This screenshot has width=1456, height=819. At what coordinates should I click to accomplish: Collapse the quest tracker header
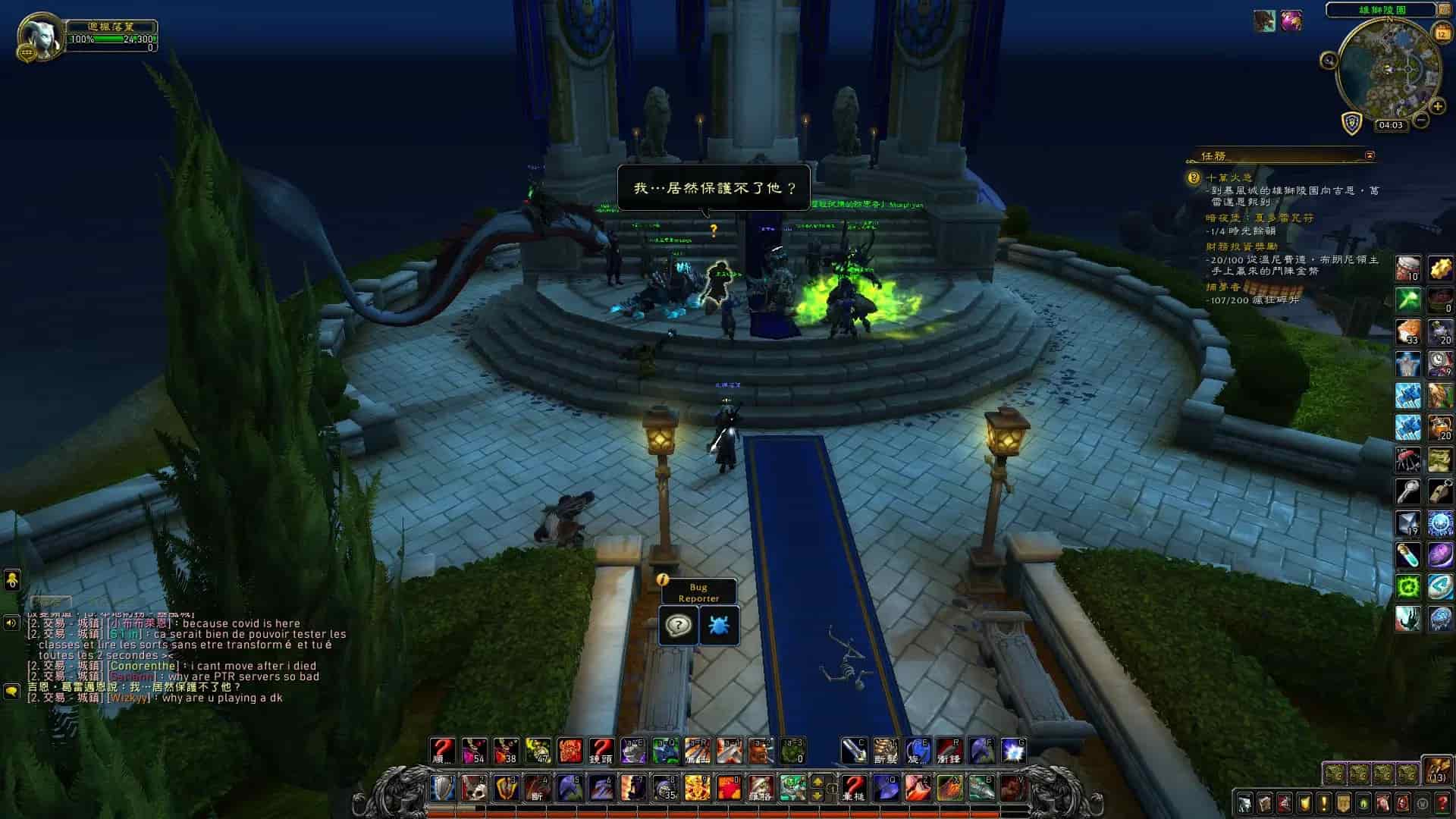pyautogui.click(x=1370, y=155)
